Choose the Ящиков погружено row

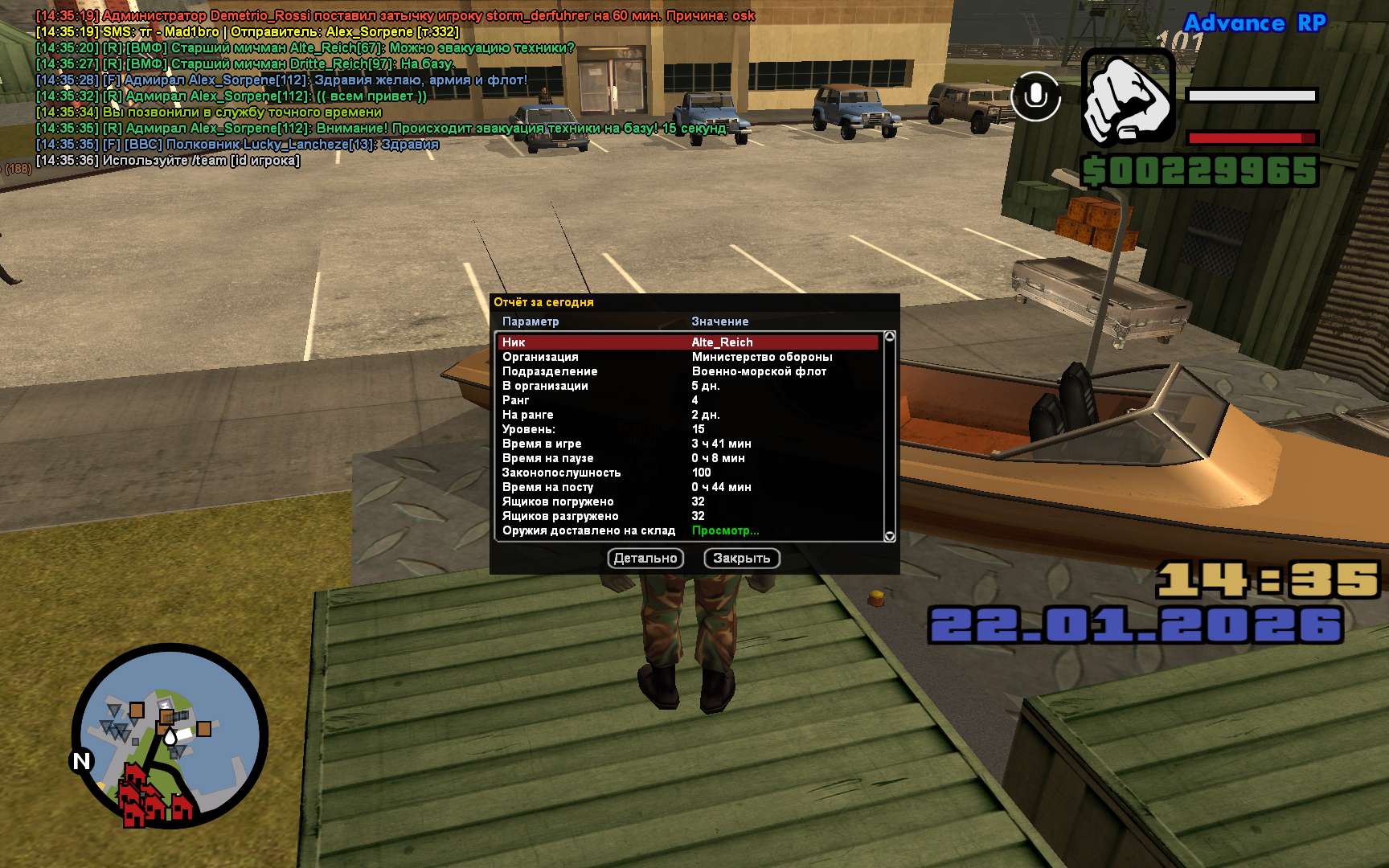pos(688,502)
